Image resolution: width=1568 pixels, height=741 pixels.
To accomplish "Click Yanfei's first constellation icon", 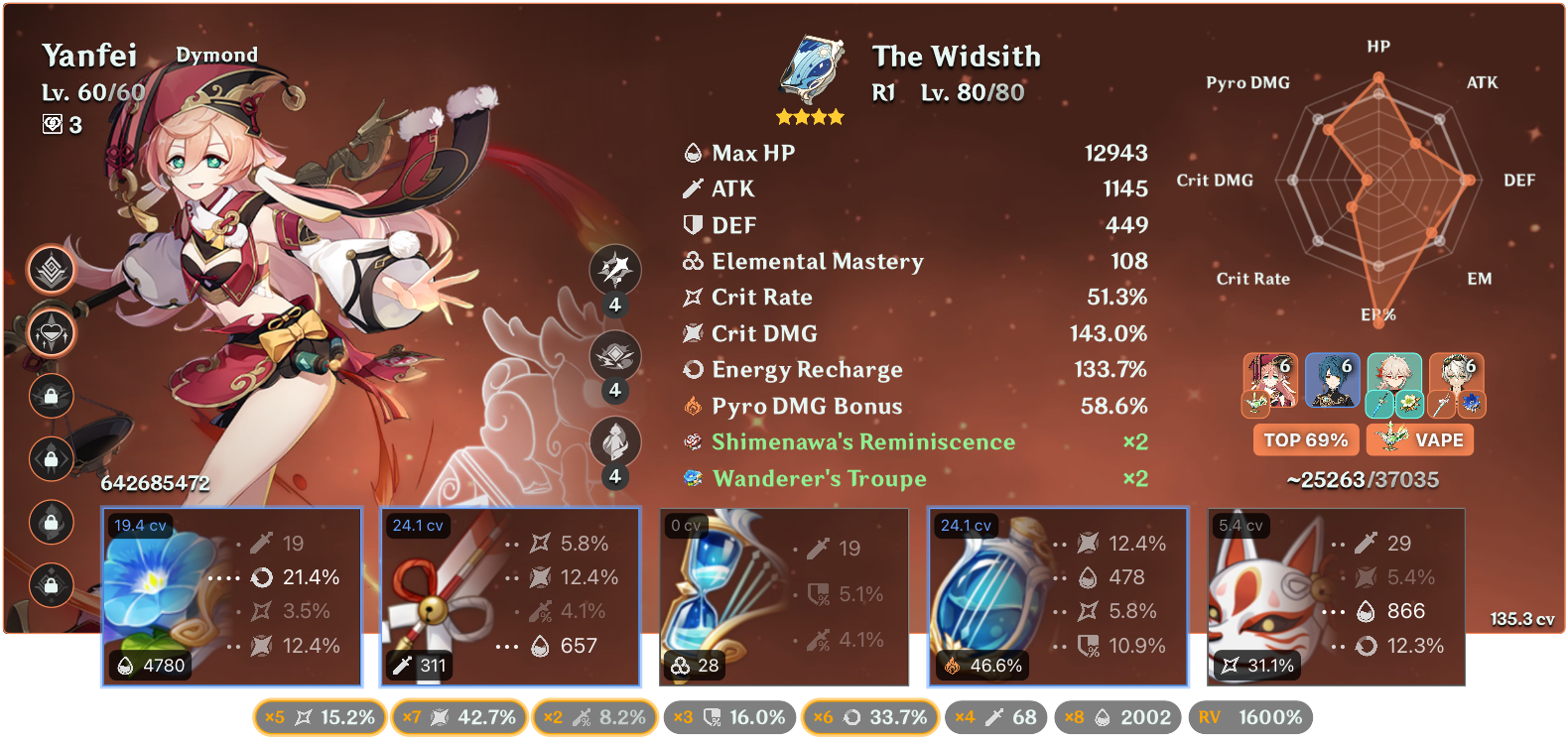I will coord(51,269).
